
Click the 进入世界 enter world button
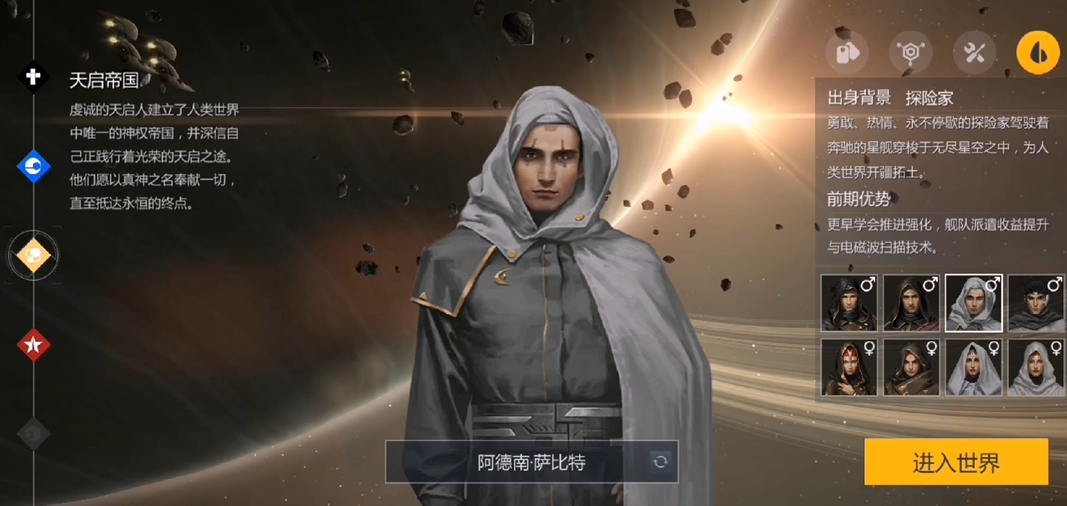(x=955, y=463)
